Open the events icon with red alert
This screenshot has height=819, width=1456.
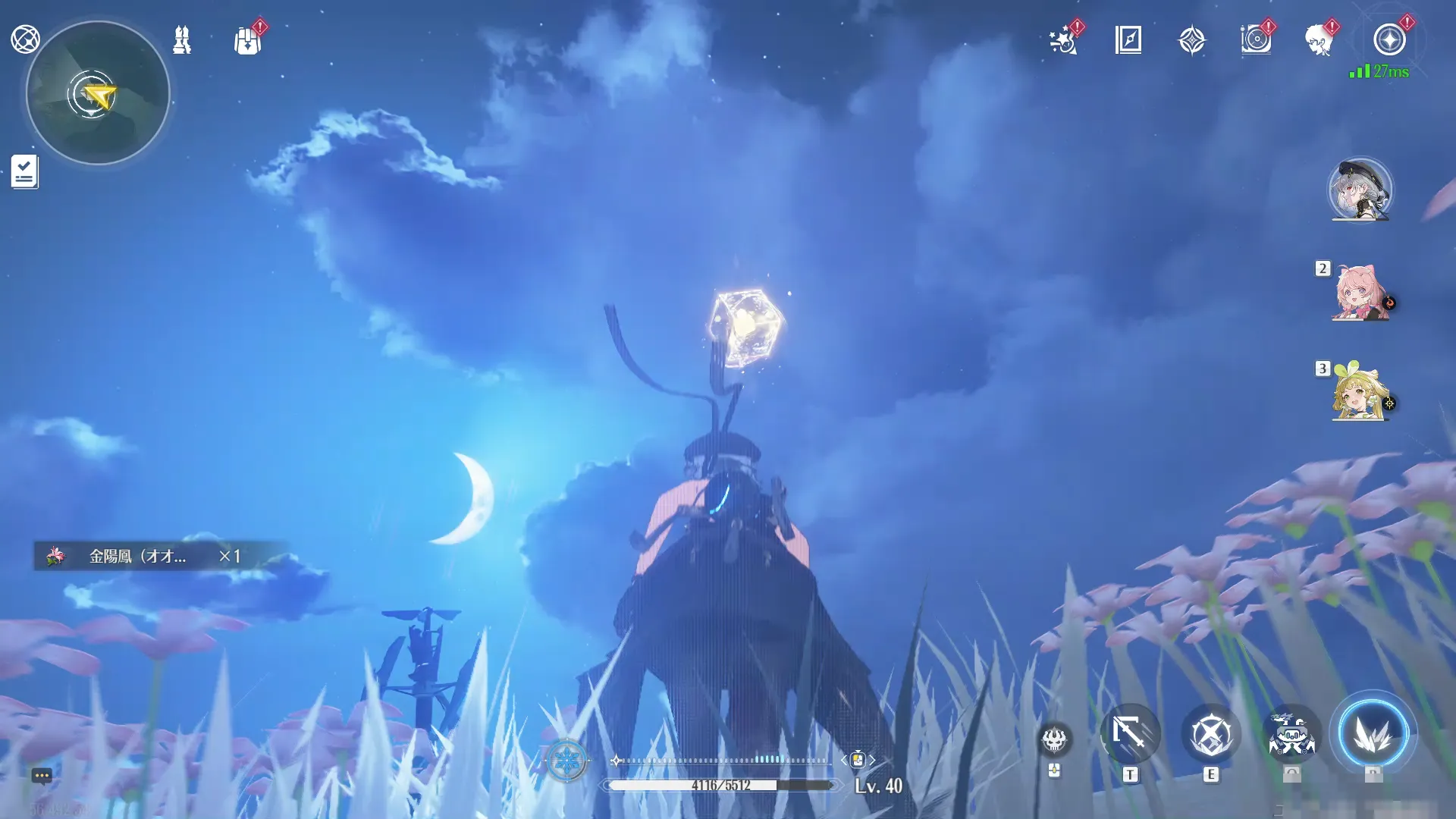tap(1256, 39)
